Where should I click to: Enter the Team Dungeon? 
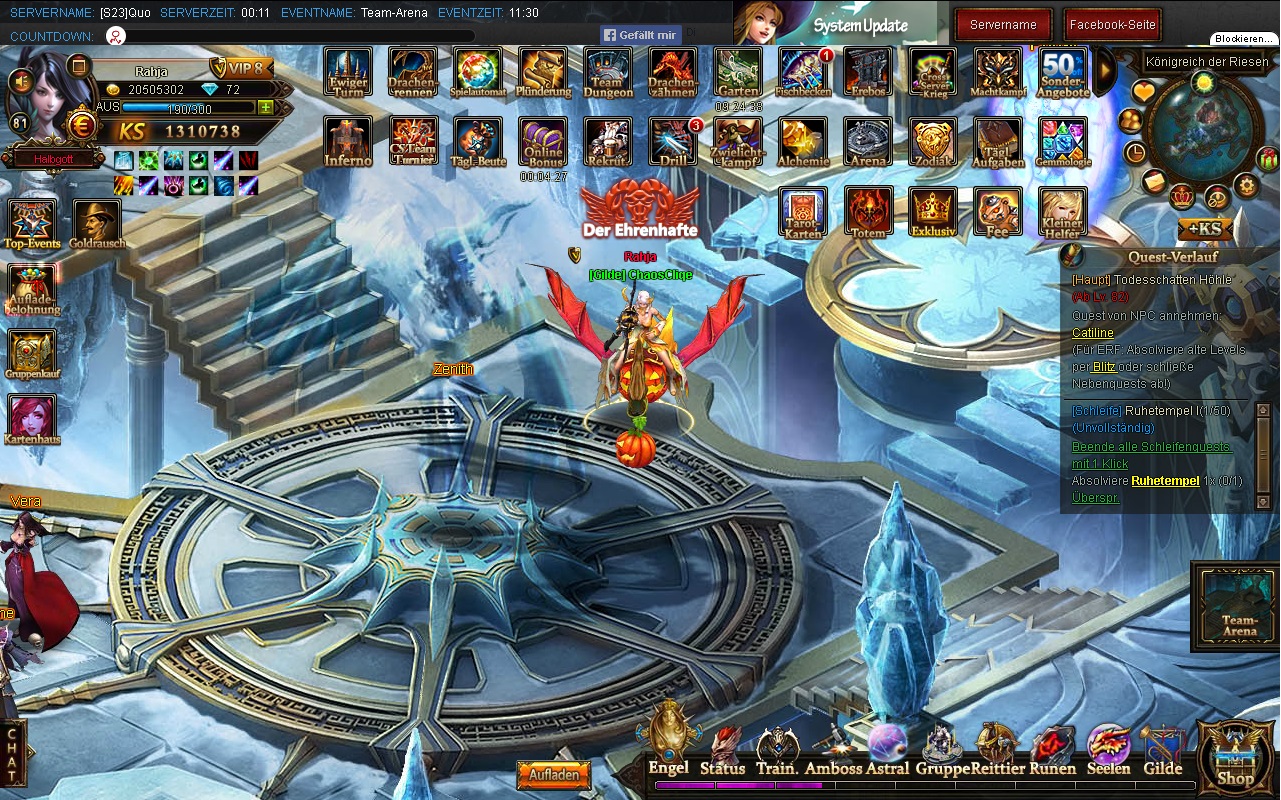coord(608,72)
